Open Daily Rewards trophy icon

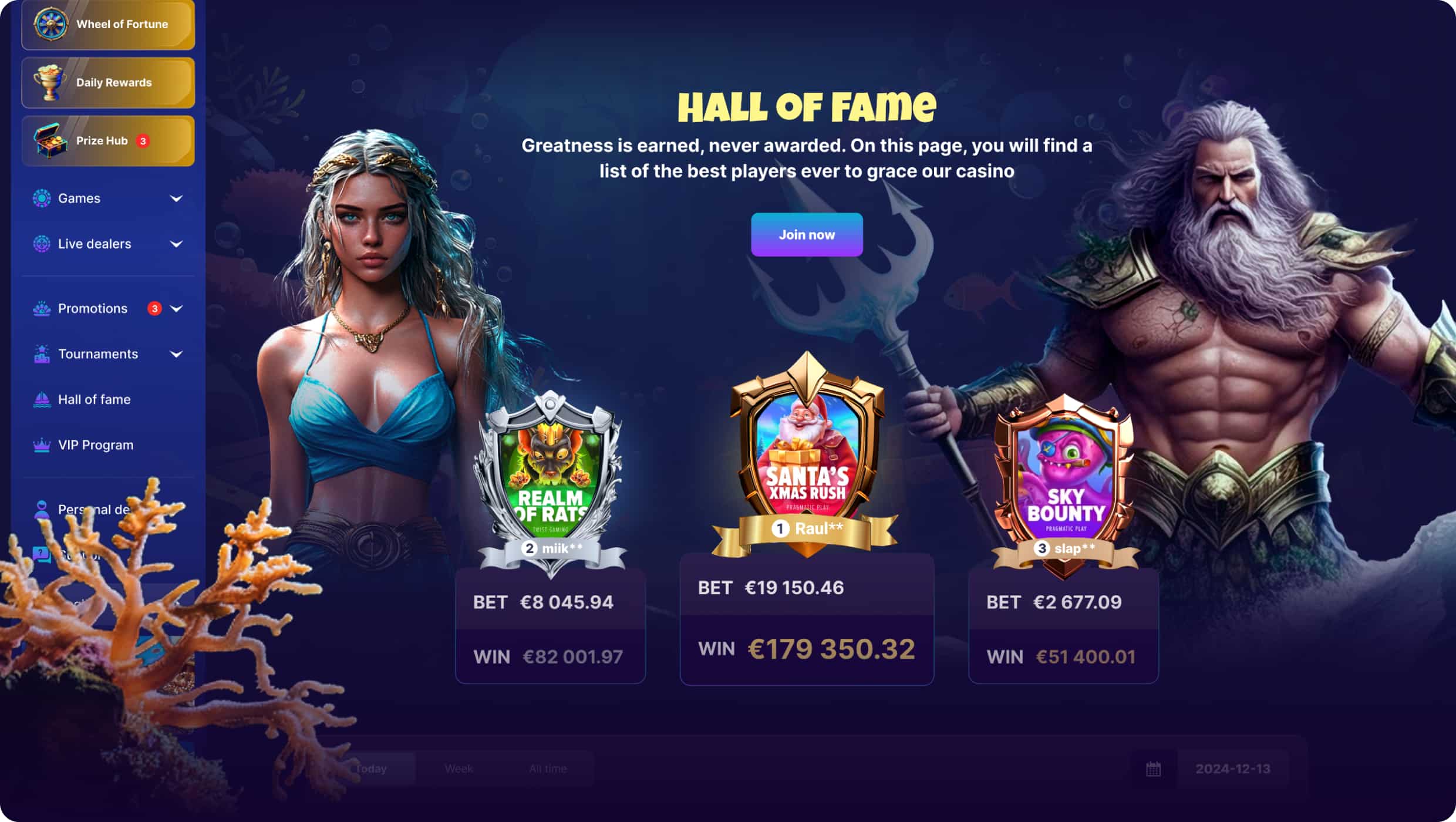(52, 82)
